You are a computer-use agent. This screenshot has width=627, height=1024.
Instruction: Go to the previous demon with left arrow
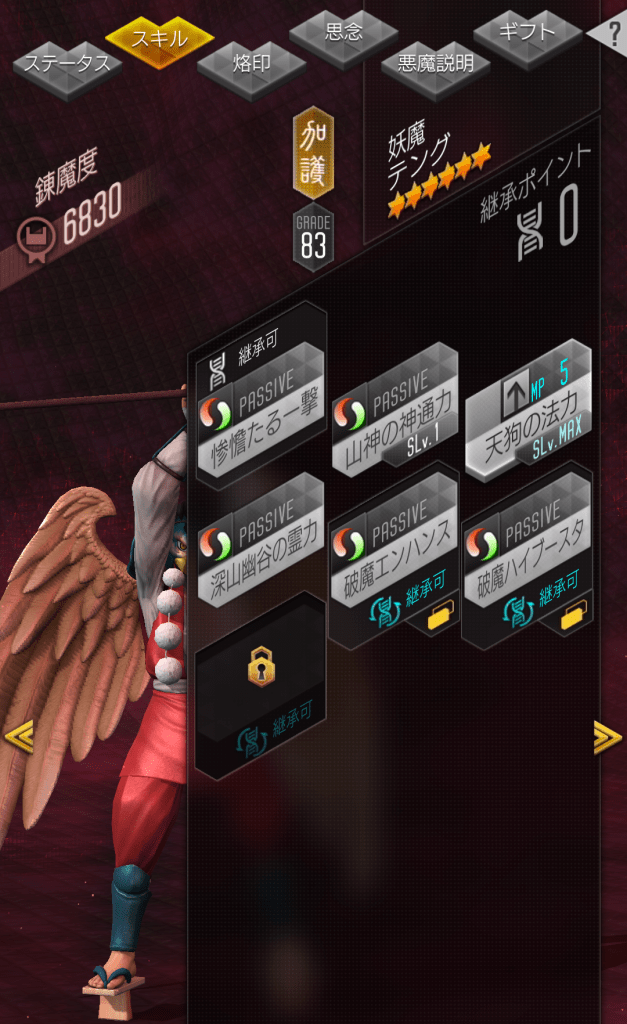click(x=18, y=738)
